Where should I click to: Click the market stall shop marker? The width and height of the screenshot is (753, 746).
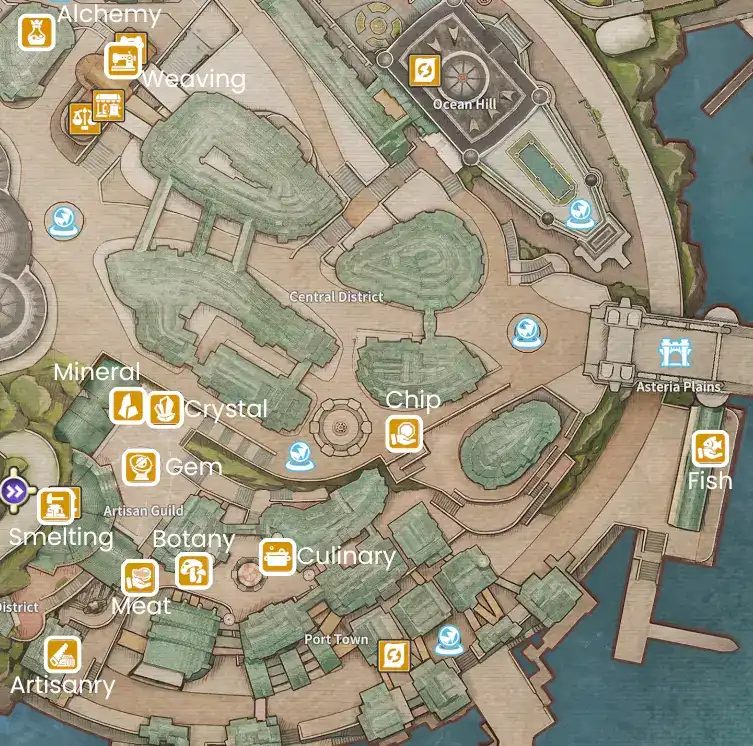click(107, 104)
